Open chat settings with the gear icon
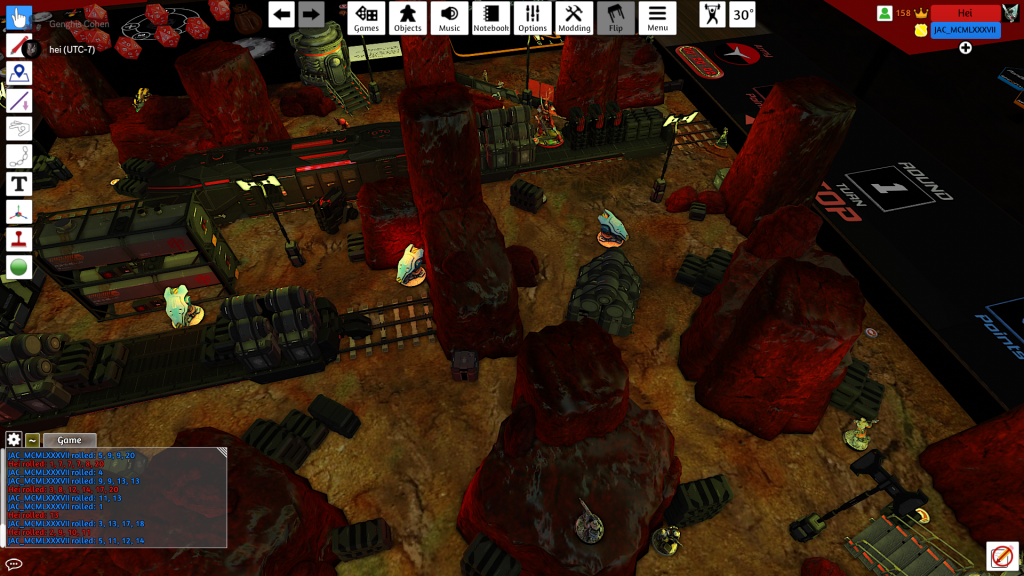This screenshot has width=1024, height=576. coord(14,440)
